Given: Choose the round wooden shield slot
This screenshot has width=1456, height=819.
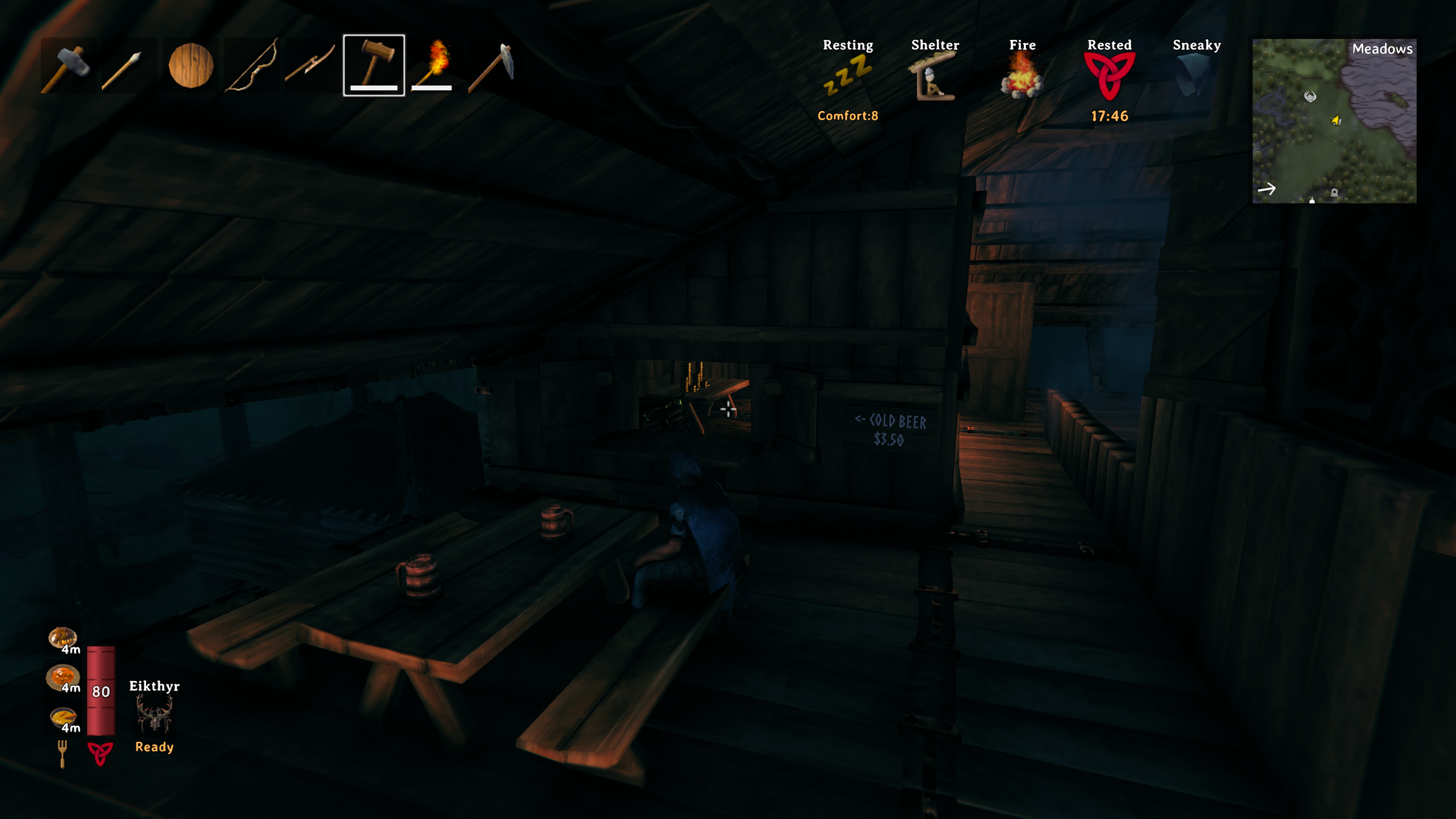Looking at the screenshot, I should coord(191,66).
